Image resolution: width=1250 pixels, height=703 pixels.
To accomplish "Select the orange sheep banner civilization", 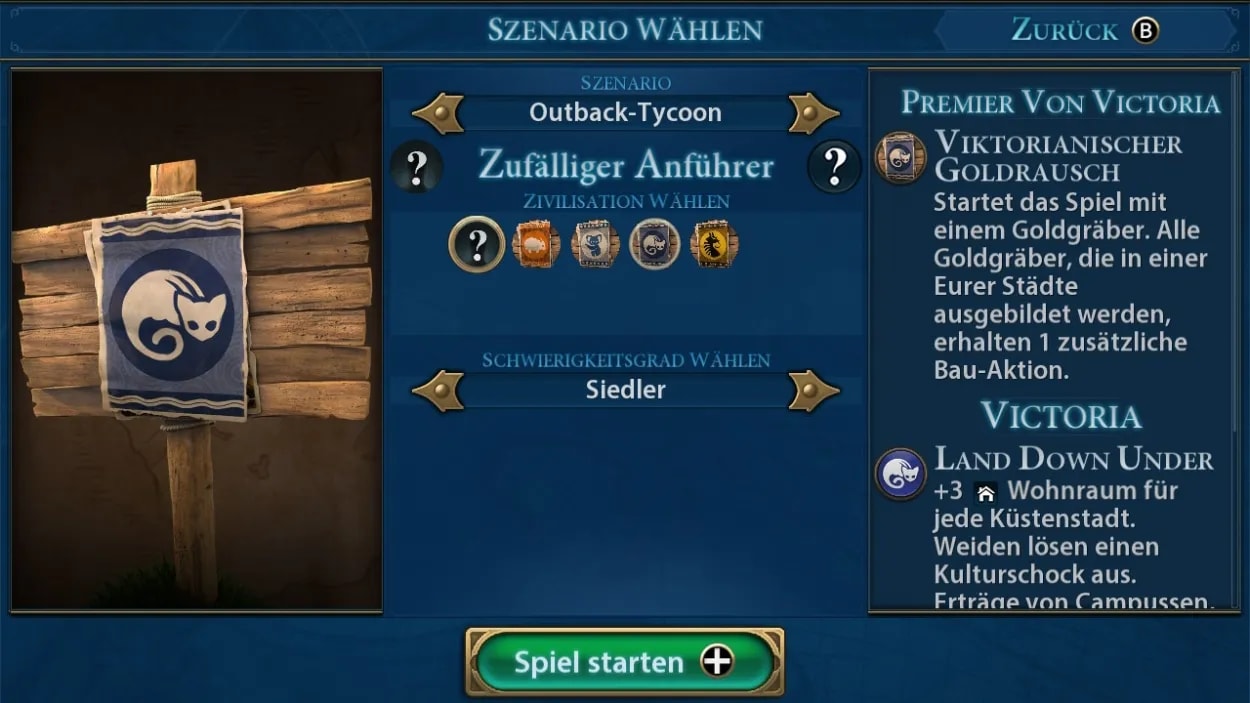I will click(537, 244).
